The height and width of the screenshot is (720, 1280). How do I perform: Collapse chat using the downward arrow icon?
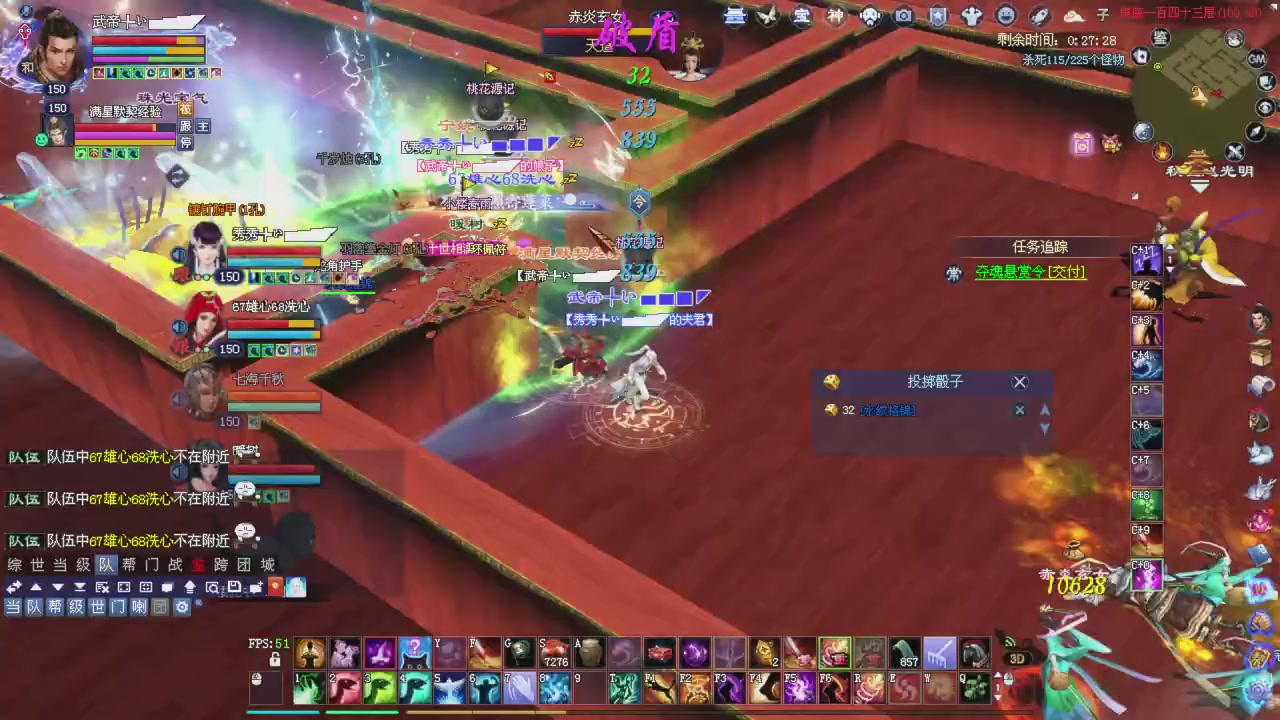(x=56, y=587)
